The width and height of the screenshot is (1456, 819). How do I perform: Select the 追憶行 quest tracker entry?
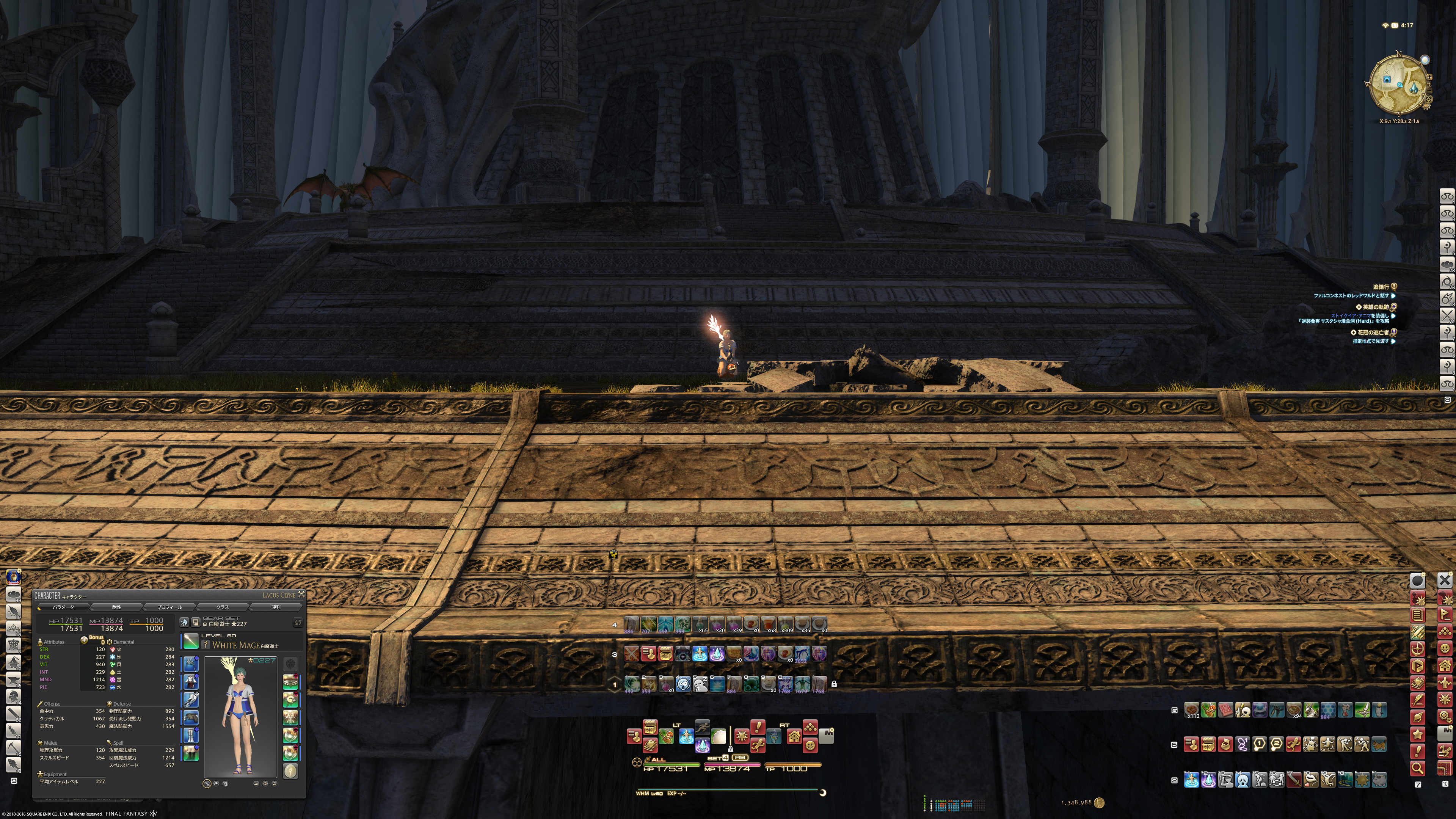(1380, 287)
